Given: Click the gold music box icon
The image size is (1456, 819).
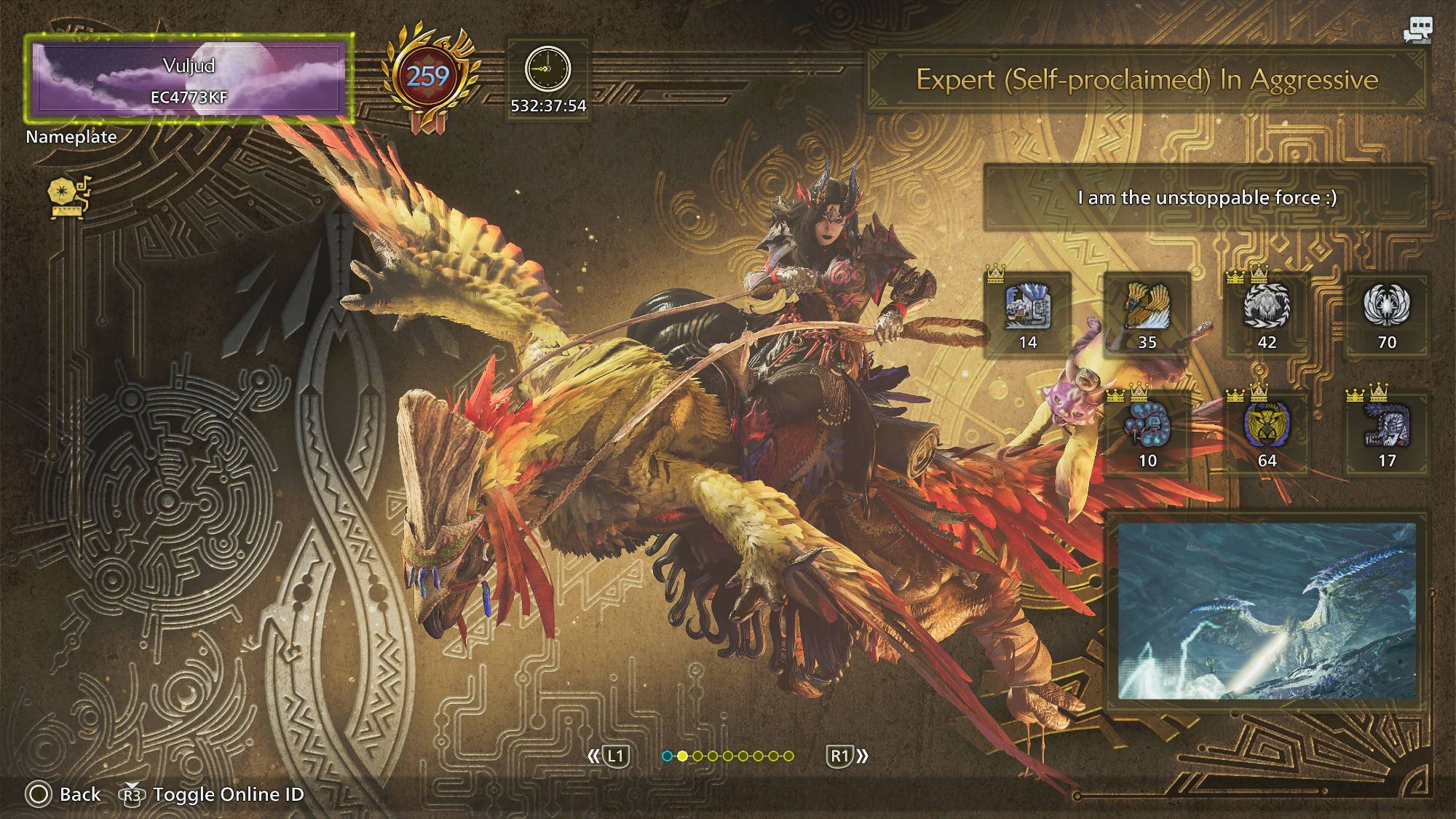Looking at the screenshot, I should (x=68, y=197).
